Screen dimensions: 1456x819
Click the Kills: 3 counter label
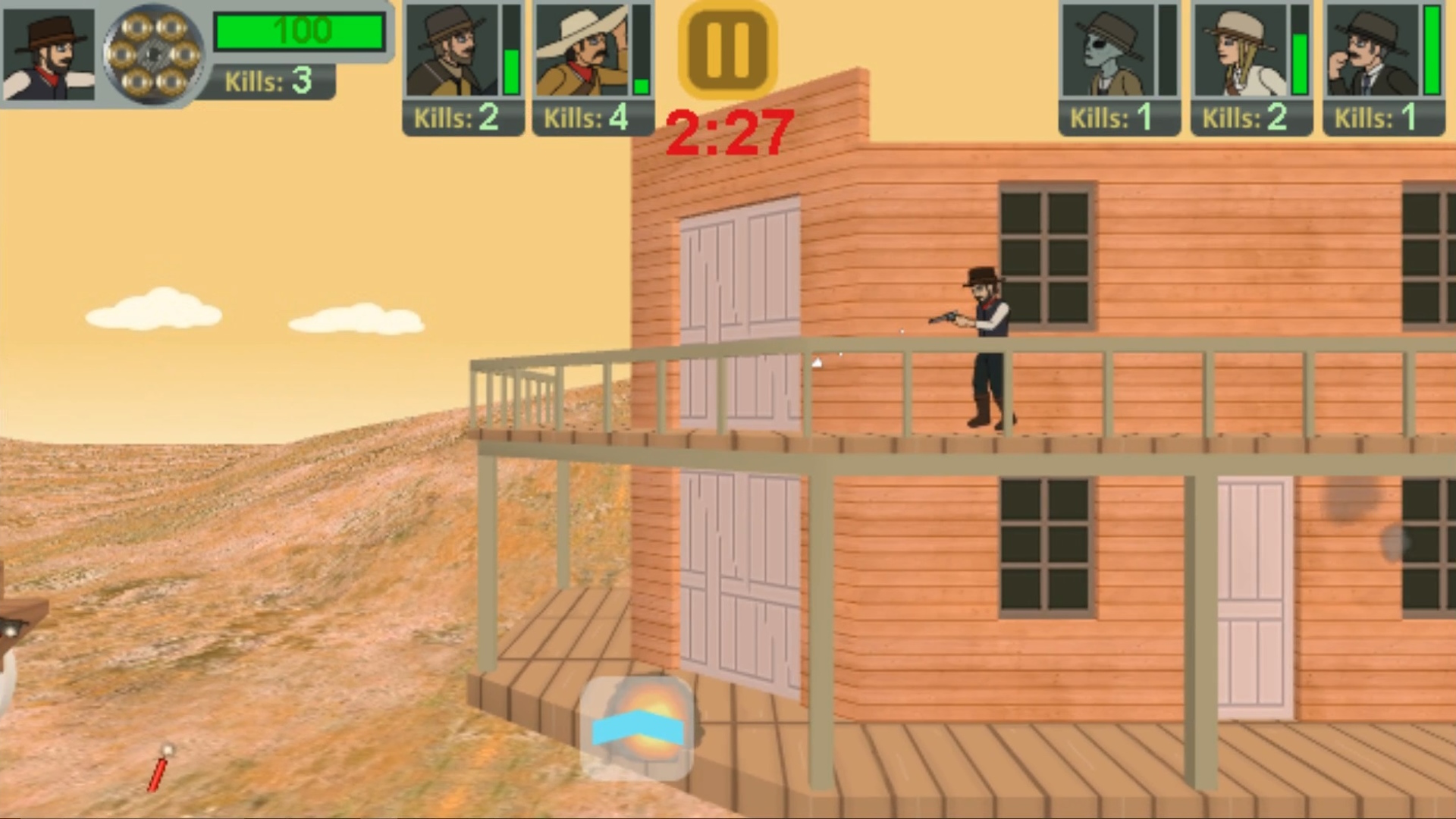click(x=270, y=82)
